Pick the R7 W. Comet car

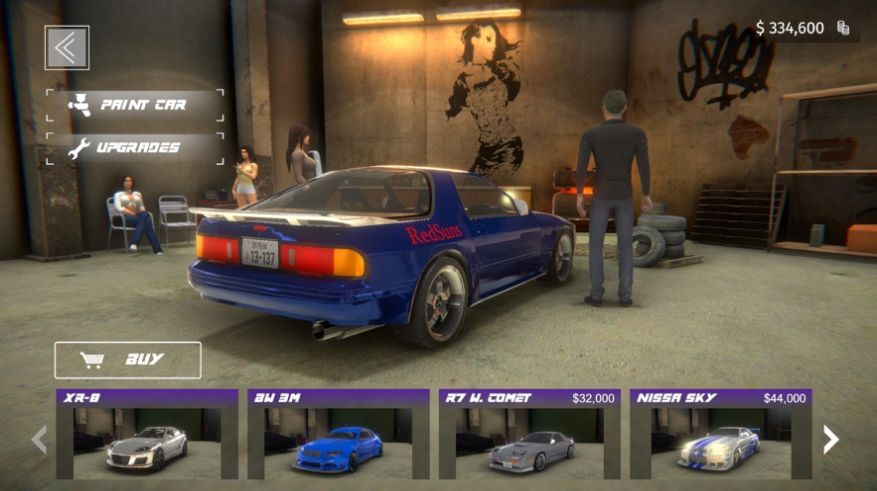529,435
